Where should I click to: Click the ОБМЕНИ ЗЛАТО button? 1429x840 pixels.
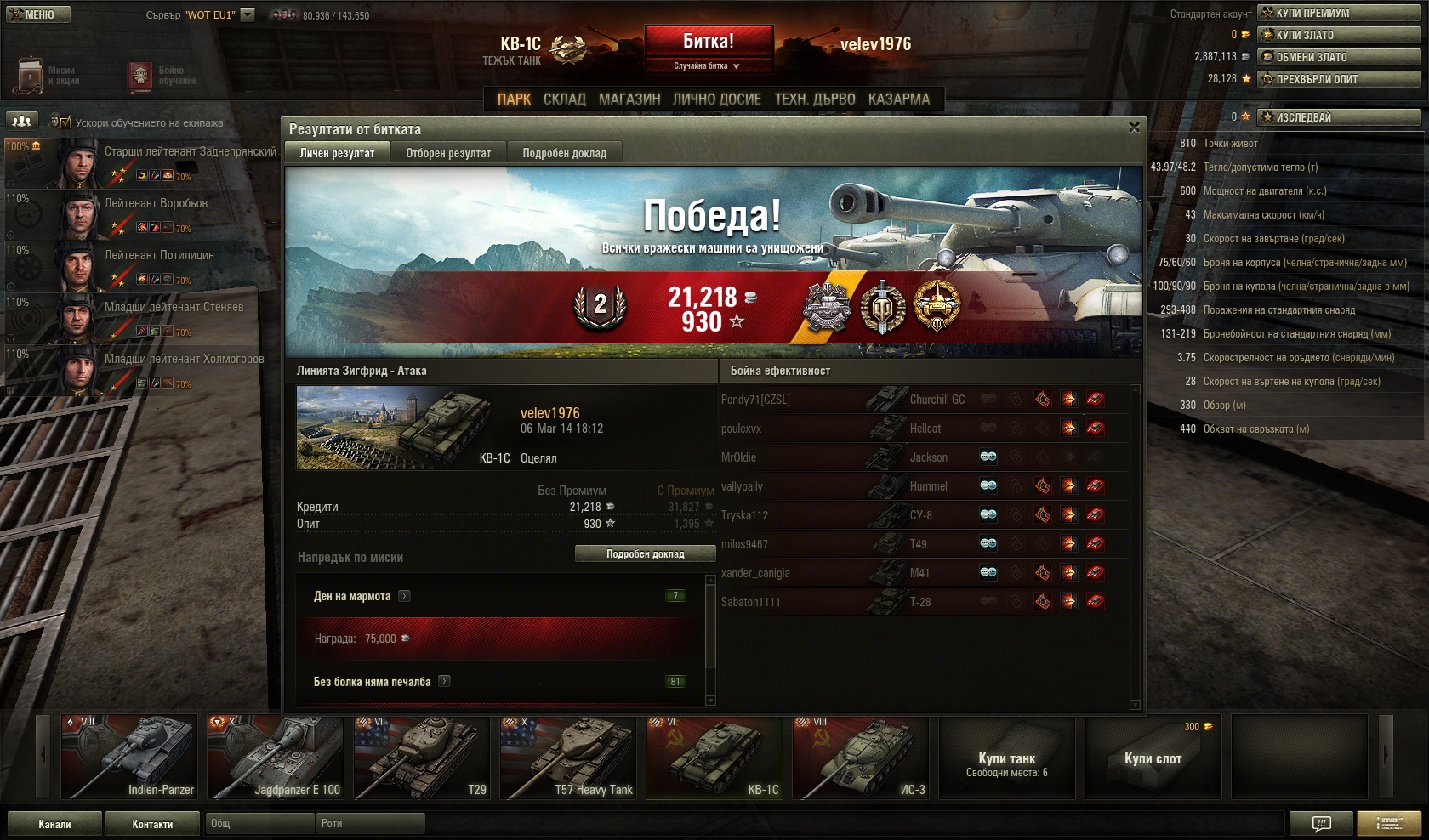[x=1340, y=57]
